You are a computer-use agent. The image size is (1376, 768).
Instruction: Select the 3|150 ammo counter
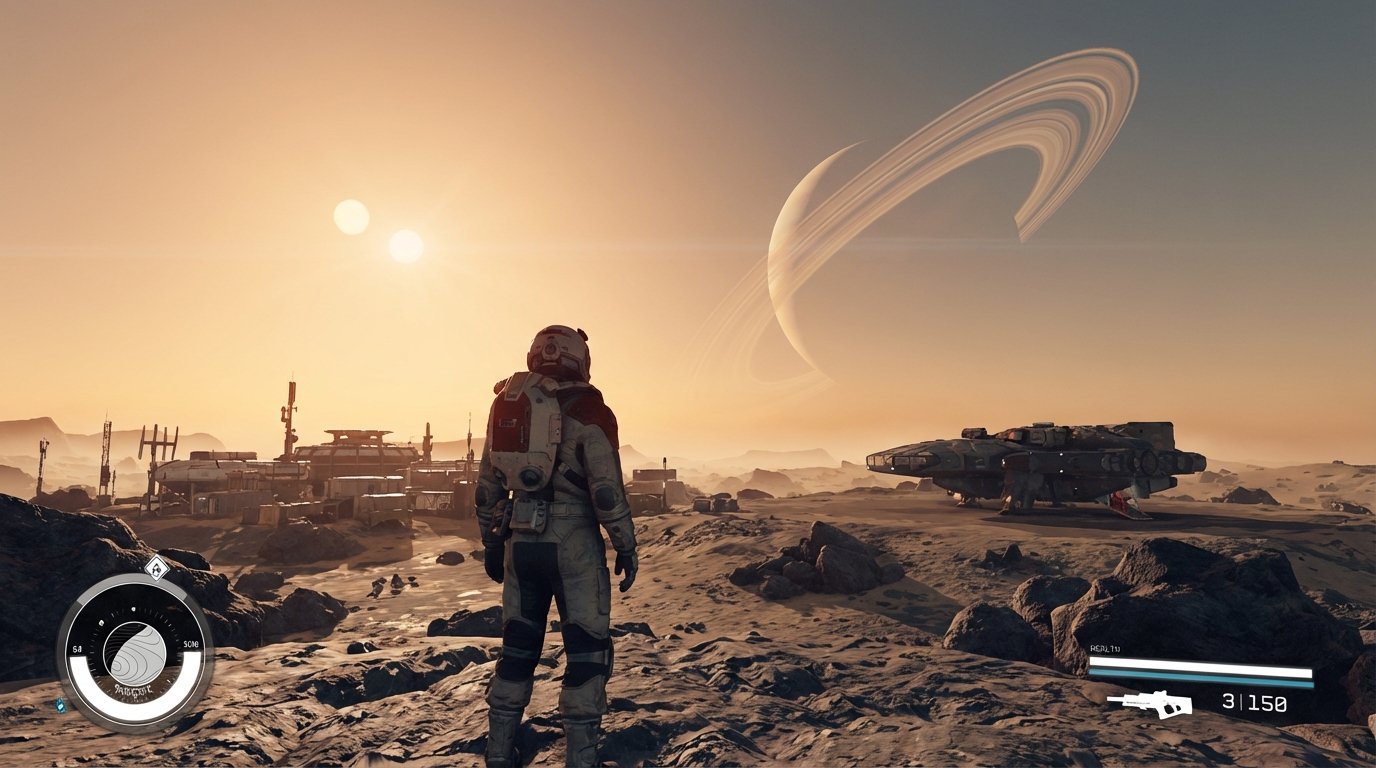point(1253,701)
